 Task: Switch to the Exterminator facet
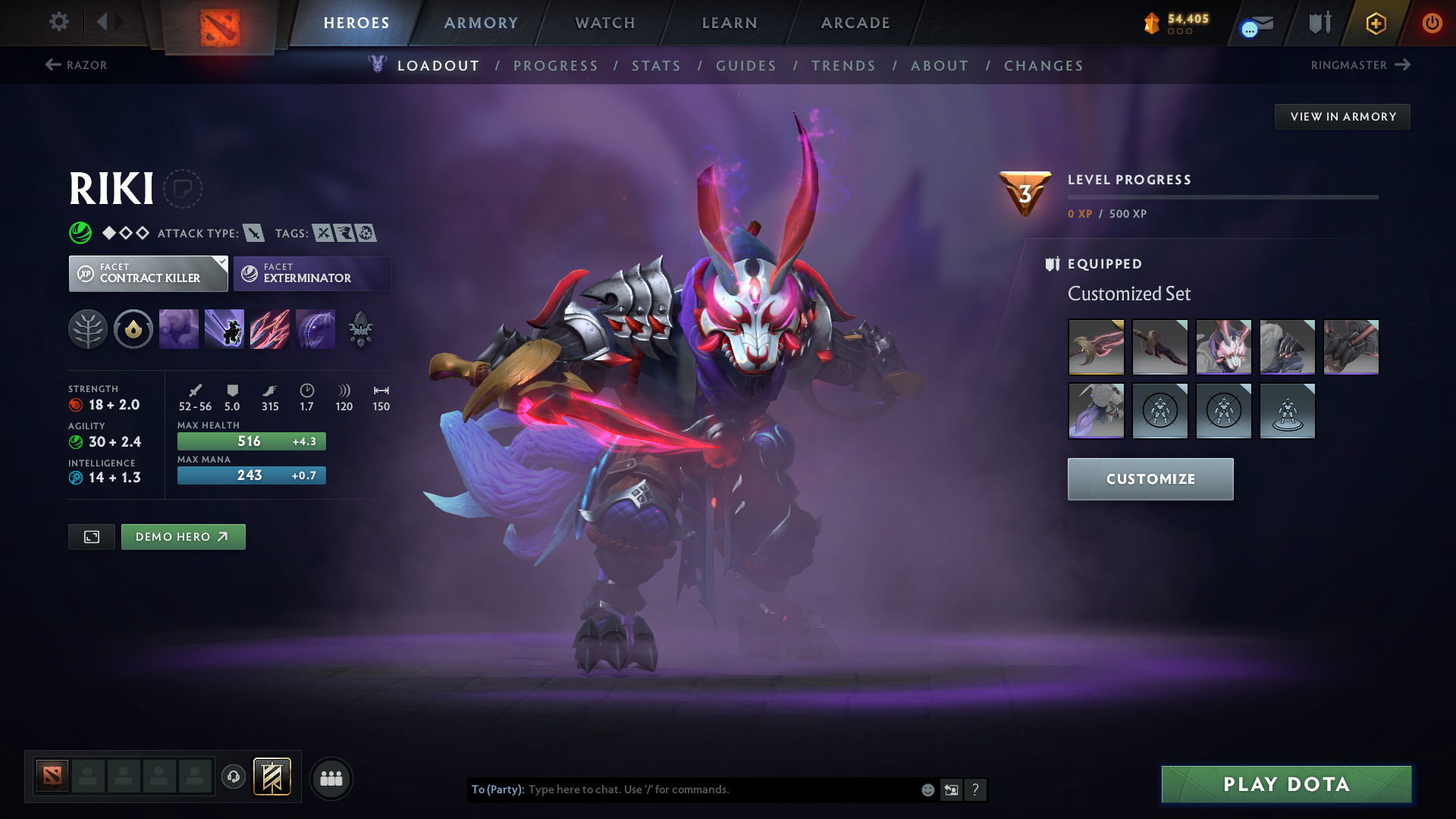coord(312,273)
